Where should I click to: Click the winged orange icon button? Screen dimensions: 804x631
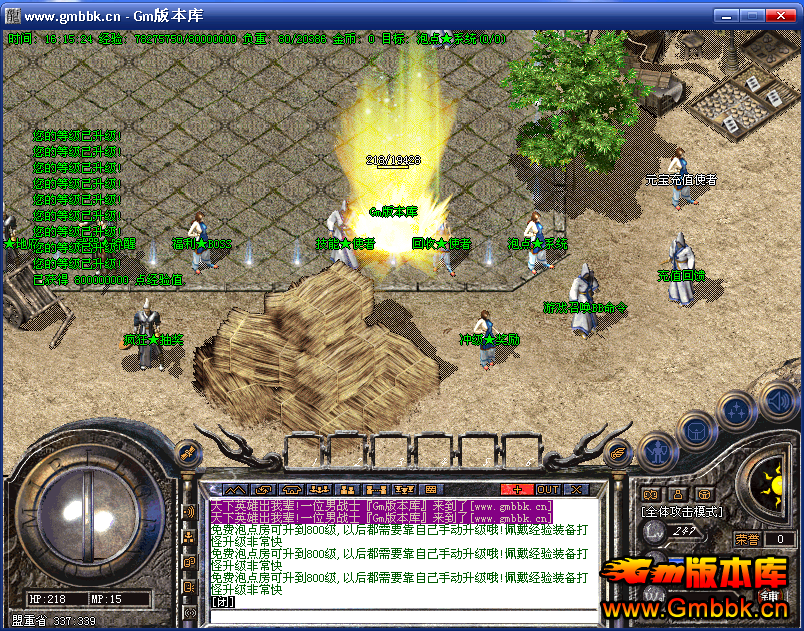click(x=620, y=451)
